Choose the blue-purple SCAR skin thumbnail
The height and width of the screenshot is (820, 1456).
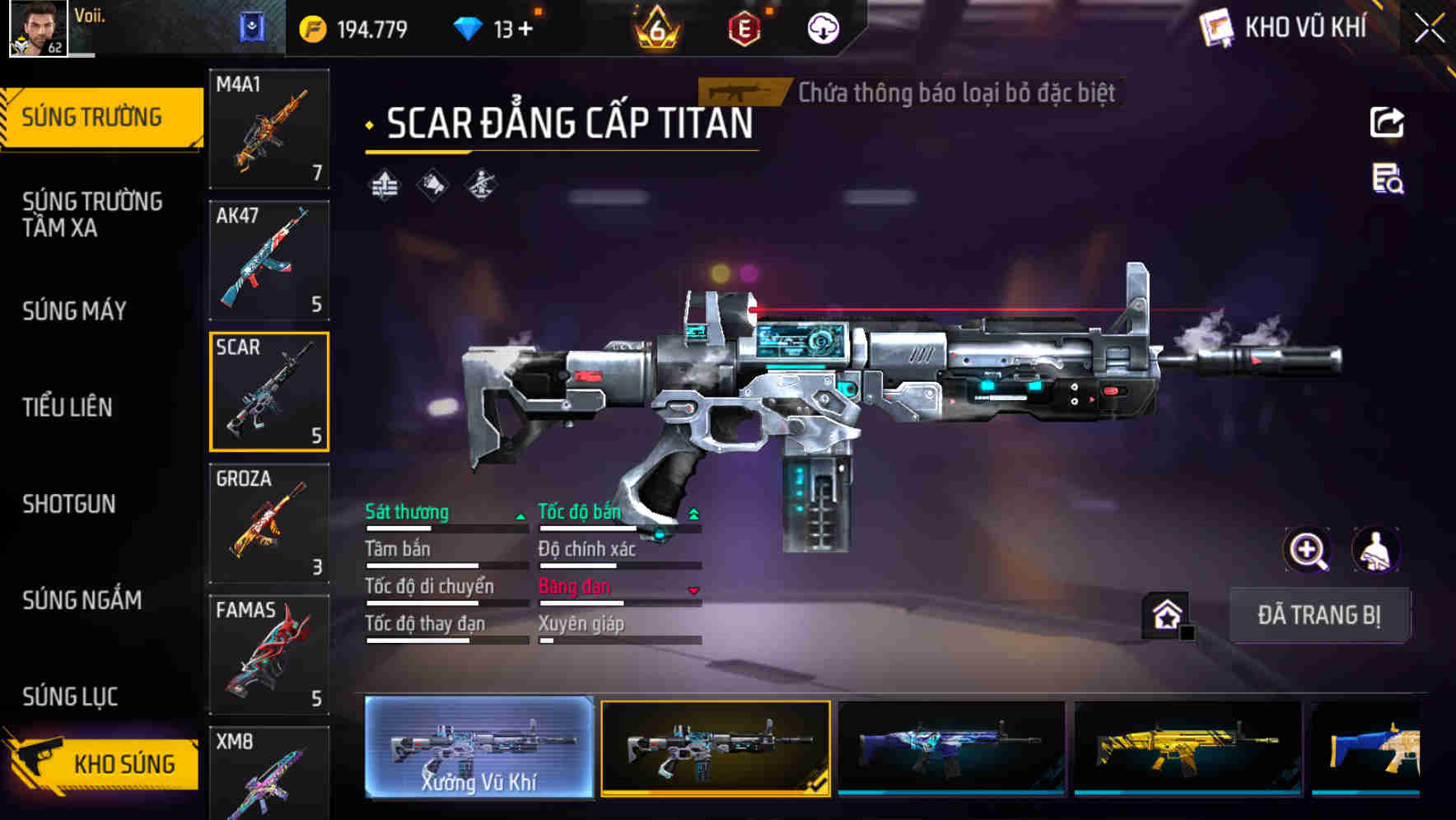point(951,748)
